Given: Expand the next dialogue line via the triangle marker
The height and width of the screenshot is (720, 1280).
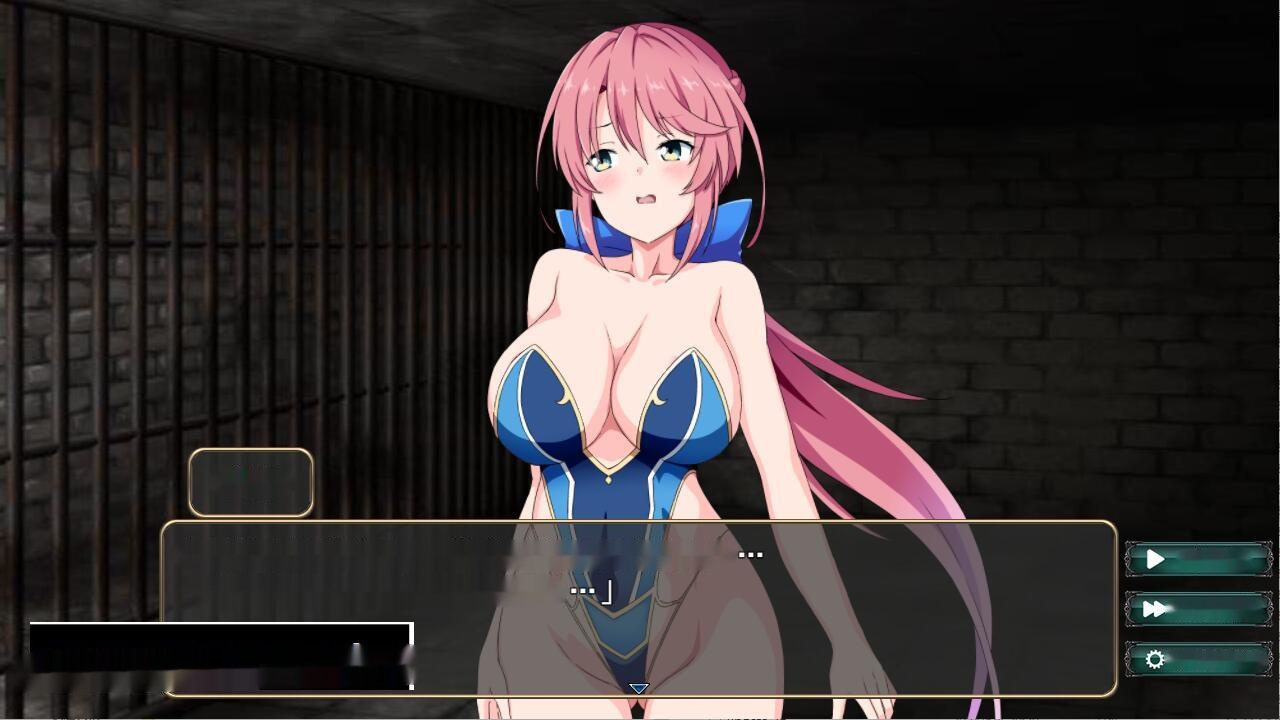Looking at the screenshot, I should tap(638, 687).
